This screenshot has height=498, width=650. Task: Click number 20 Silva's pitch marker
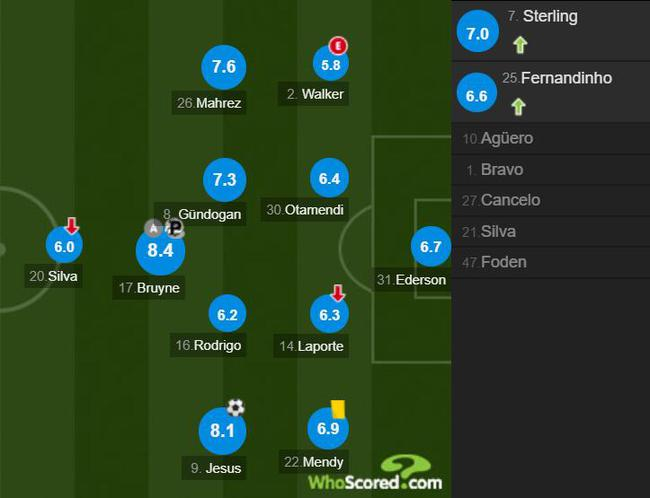65,246
